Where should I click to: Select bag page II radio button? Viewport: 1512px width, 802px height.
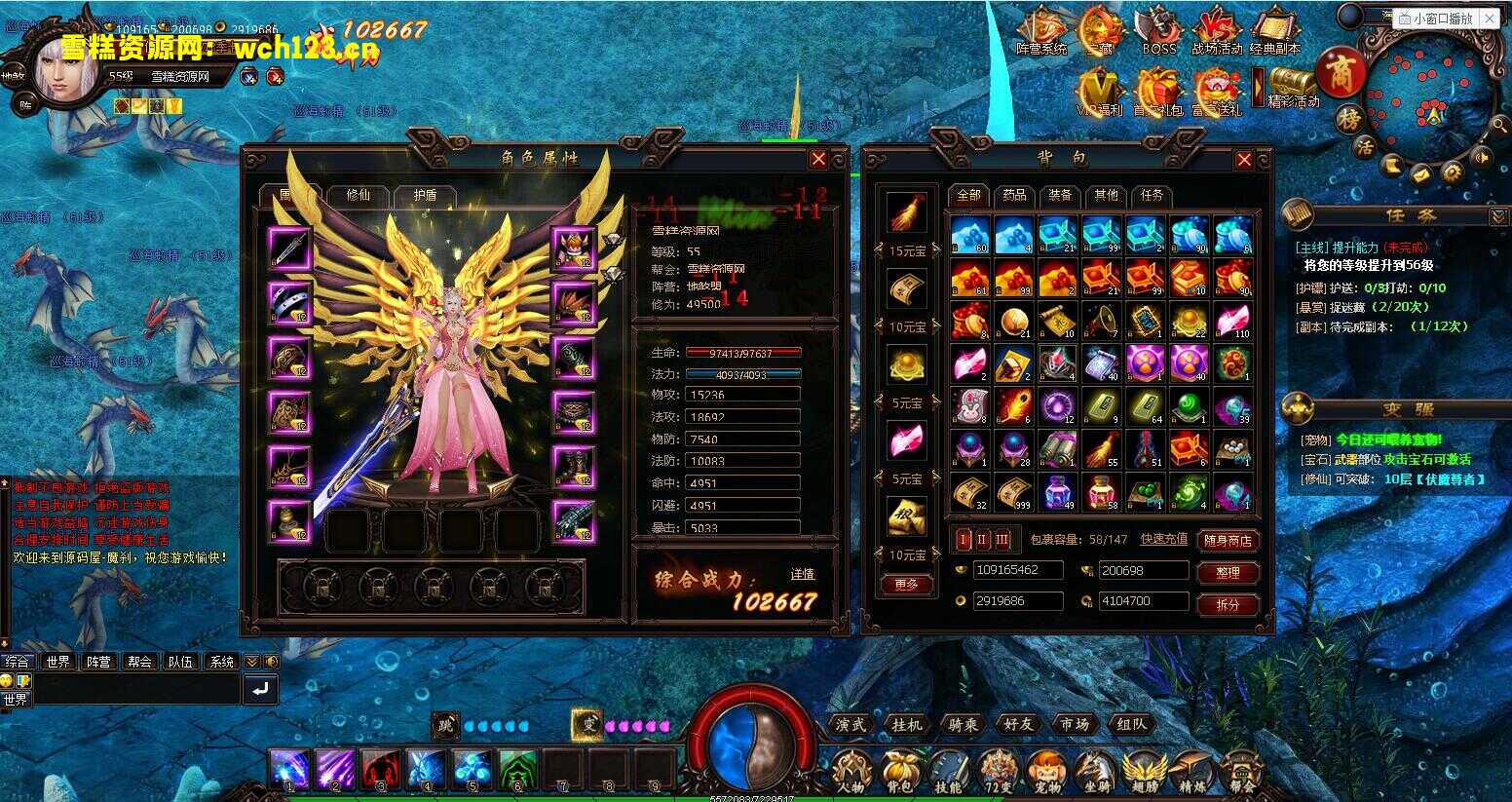[981, 539]
